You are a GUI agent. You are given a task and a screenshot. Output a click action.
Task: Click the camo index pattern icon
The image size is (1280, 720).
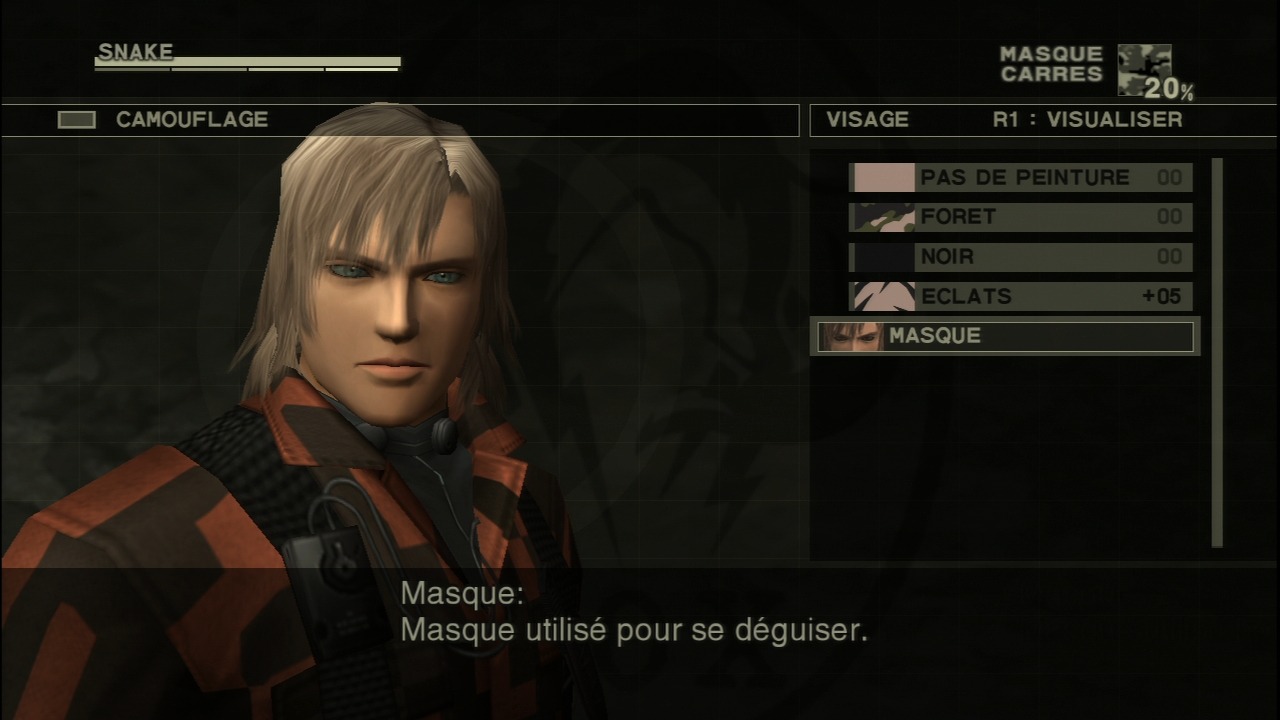tap(1143, 68)
